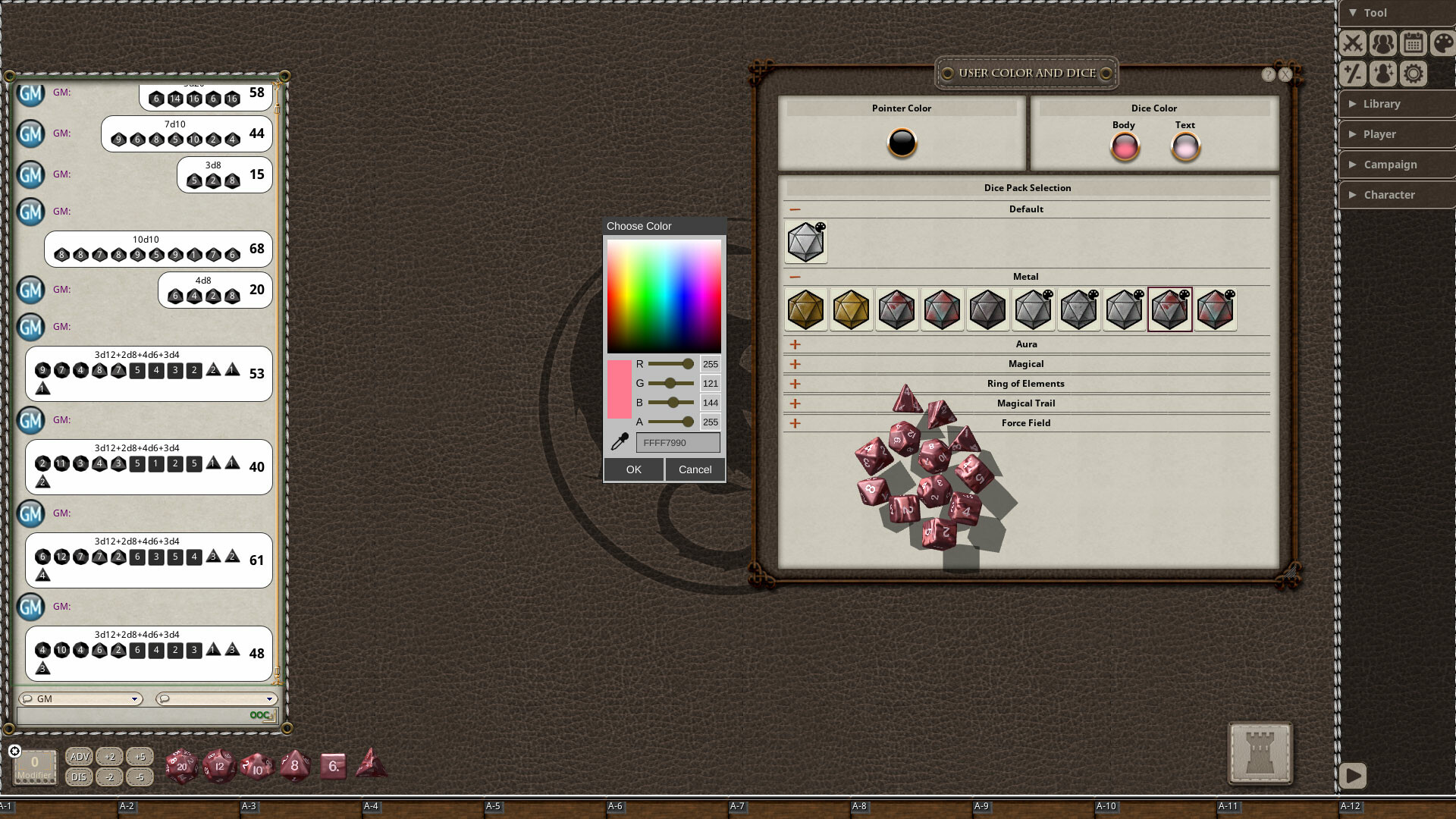Enable Disadvantage with the DIS button
The width and height of the screenshot is (1456, 819).
(79, 777)
